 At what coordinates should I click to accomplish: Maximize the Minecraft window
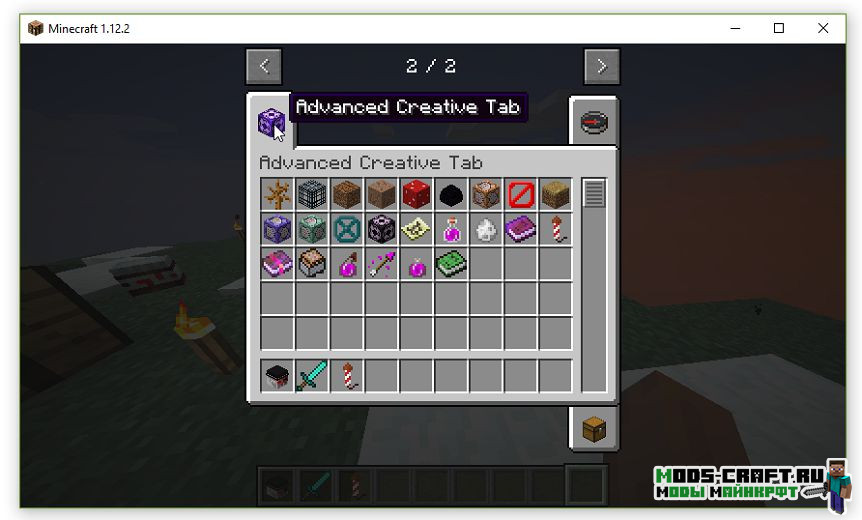click(x=778, y=28)
